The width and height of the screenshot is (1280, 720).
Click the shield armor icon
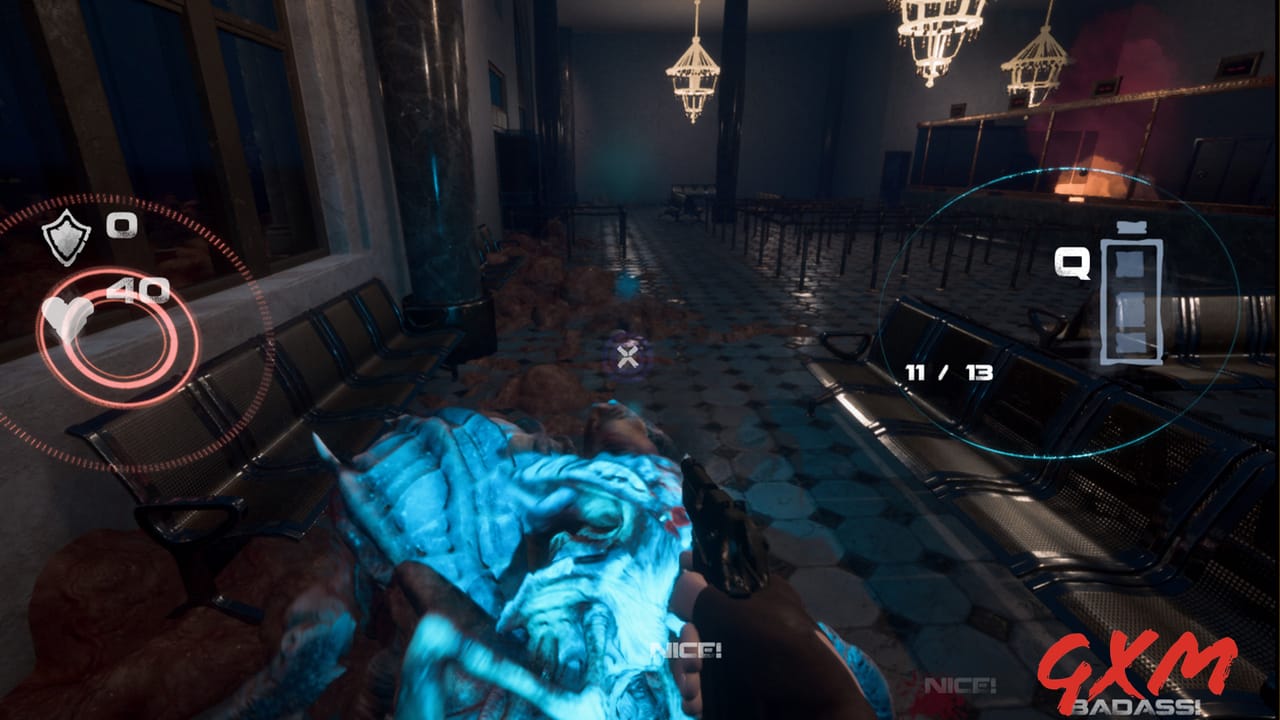pos(66,236)
